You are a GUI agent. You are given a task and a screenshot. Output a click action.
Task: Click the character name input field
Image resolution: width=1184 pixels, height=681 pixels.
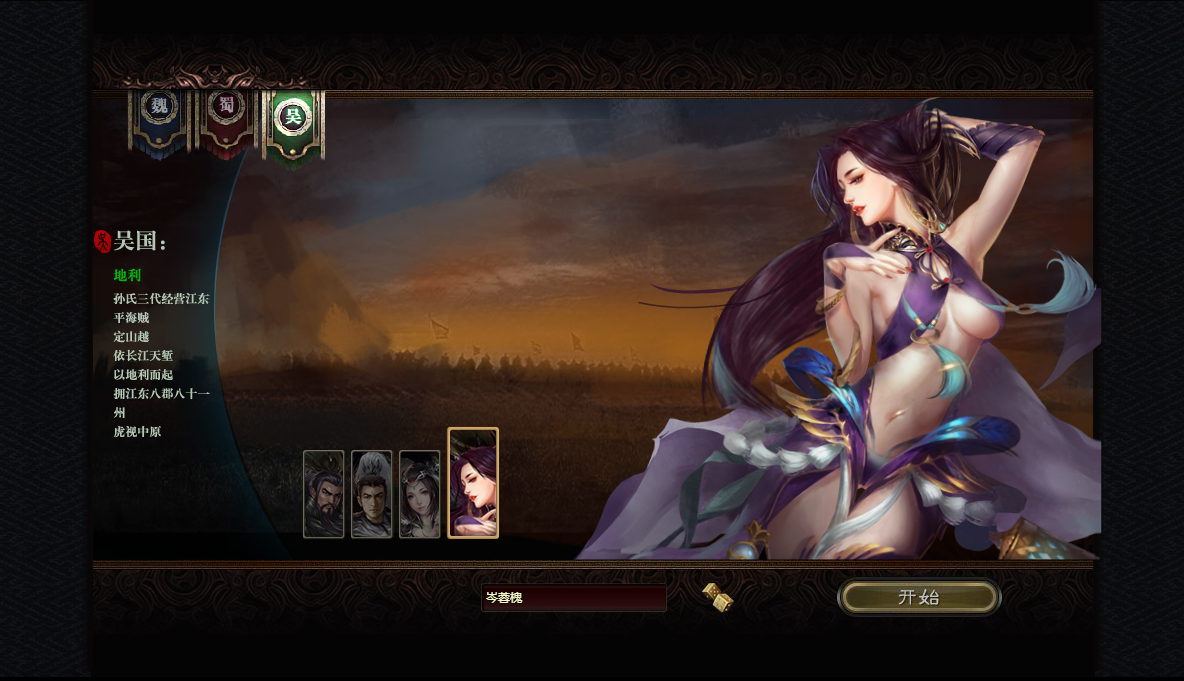(573, 598)
